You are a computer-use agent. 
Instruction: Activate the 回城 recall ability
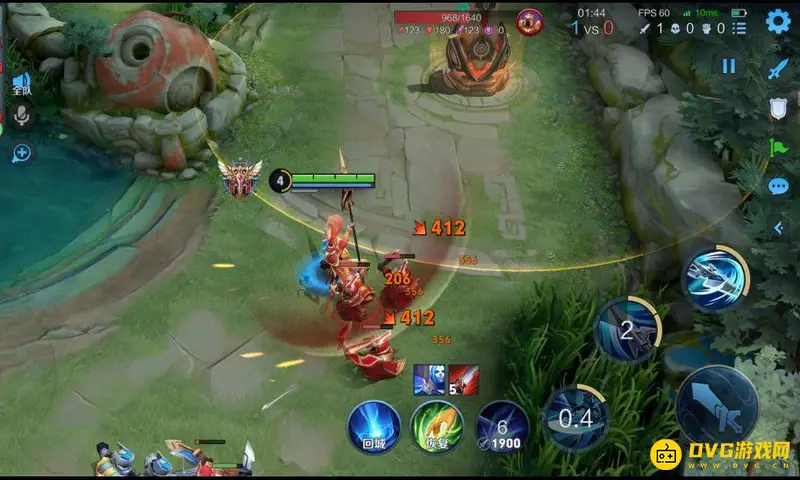point(374,426)
